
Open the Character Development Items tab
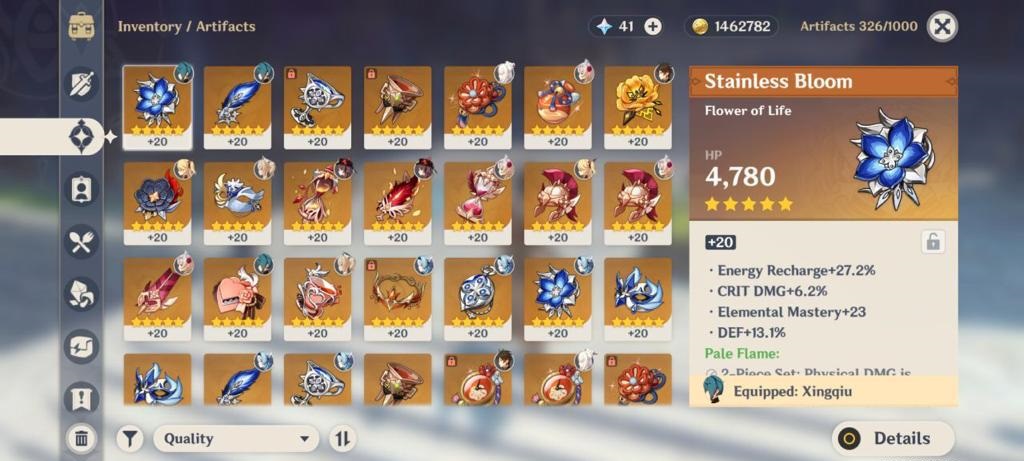click(82, 188)
